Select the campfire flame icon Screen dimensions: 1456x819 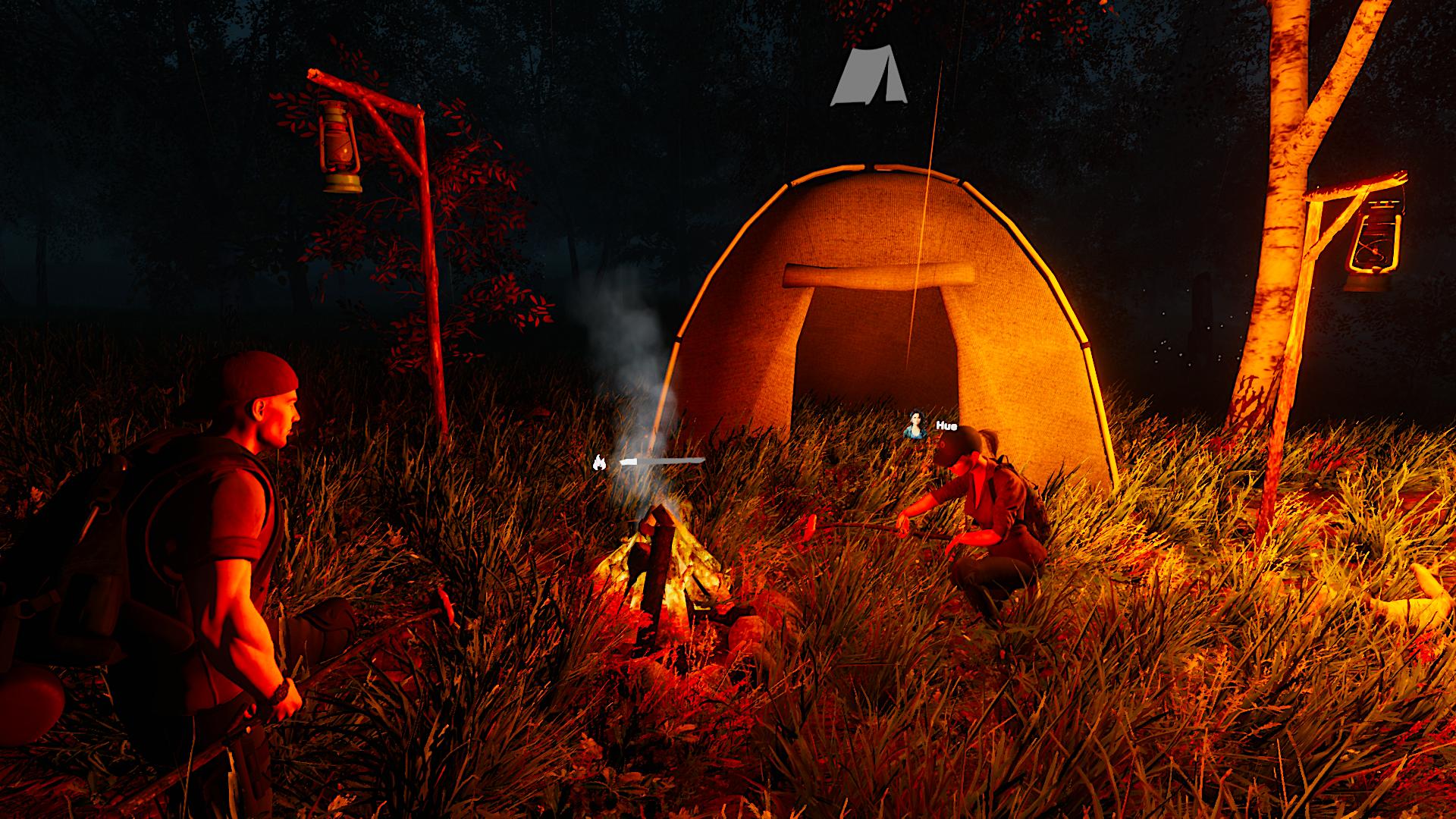599,462
